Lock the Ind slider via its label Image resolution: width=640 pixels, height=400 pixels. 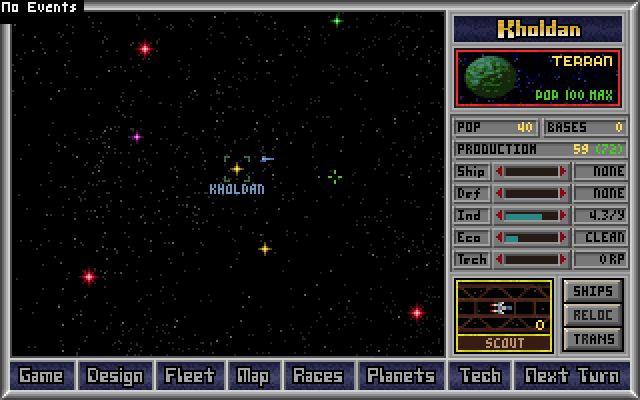471,216
